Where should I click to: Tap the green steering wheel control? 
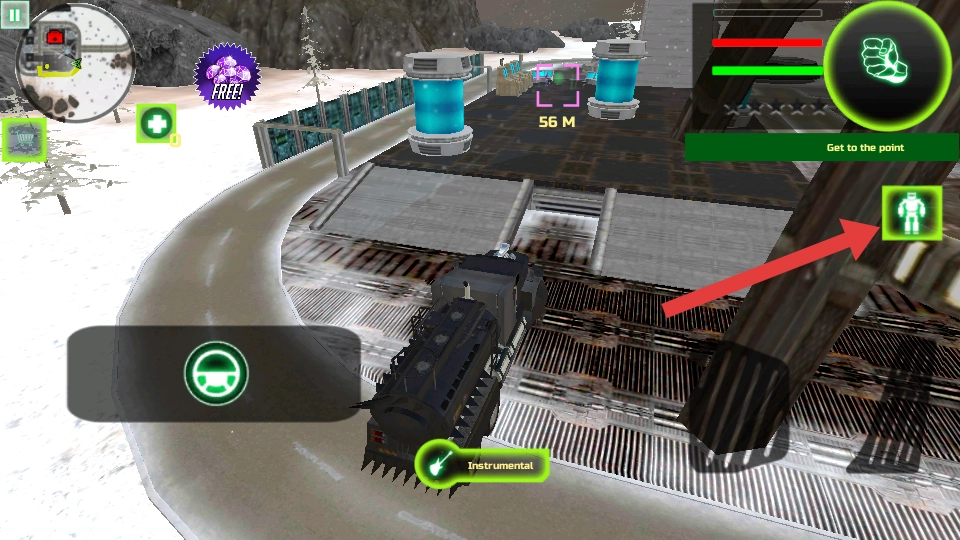point(215,373)
